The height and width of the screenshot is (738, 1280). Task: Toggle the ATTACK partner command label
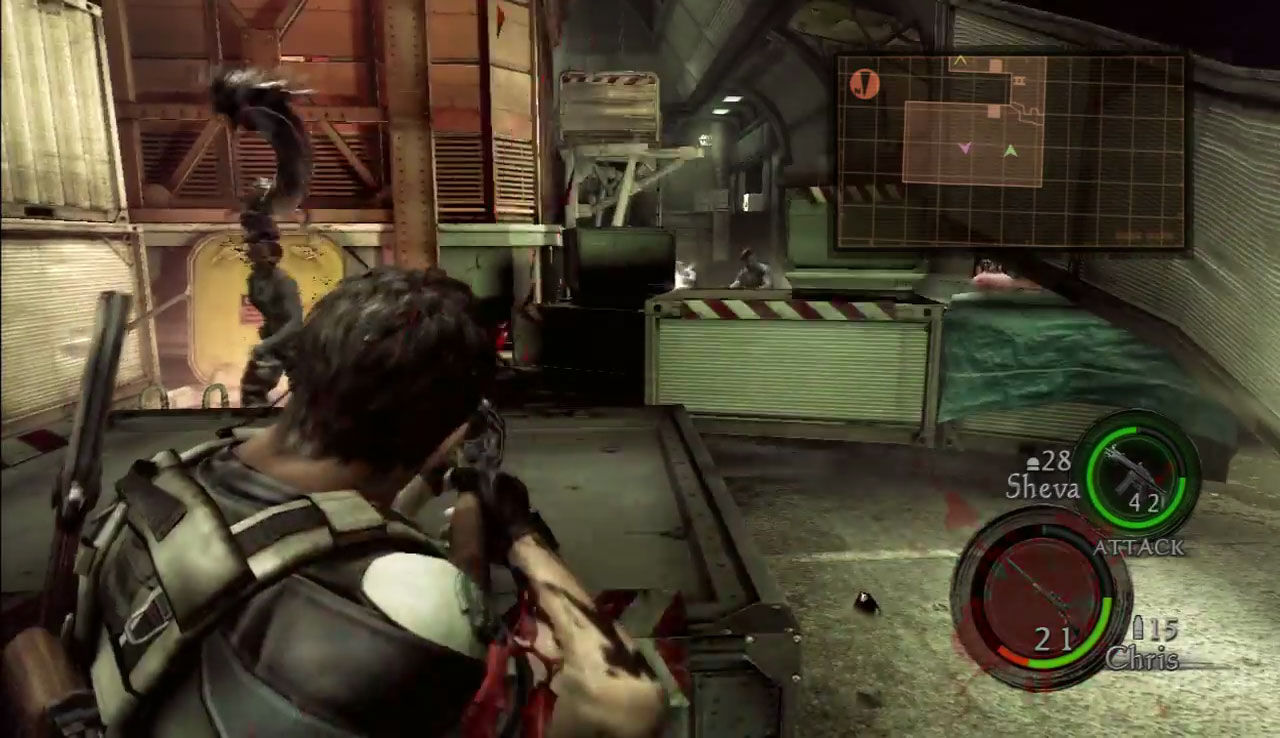(1138, 547)
